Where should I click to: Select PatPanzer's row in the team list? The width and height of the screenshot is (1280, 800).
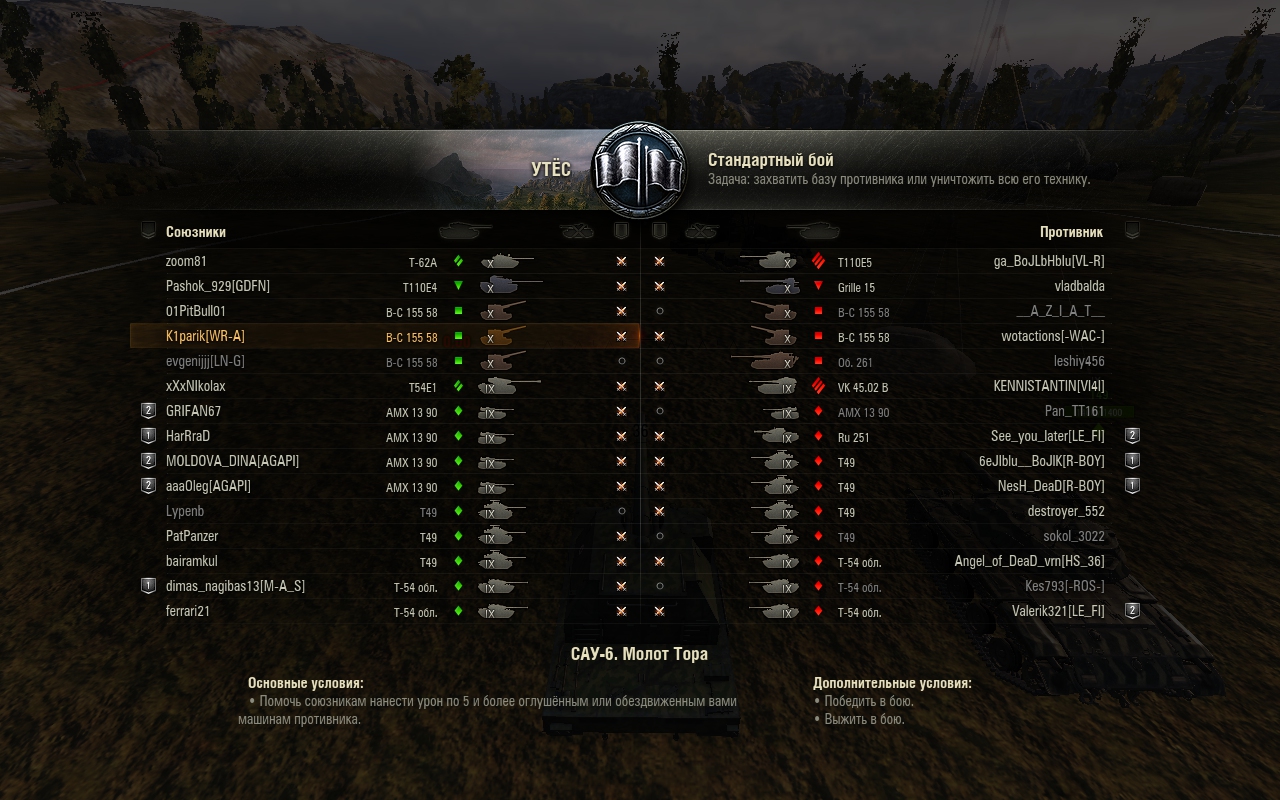tap(192, 536)
